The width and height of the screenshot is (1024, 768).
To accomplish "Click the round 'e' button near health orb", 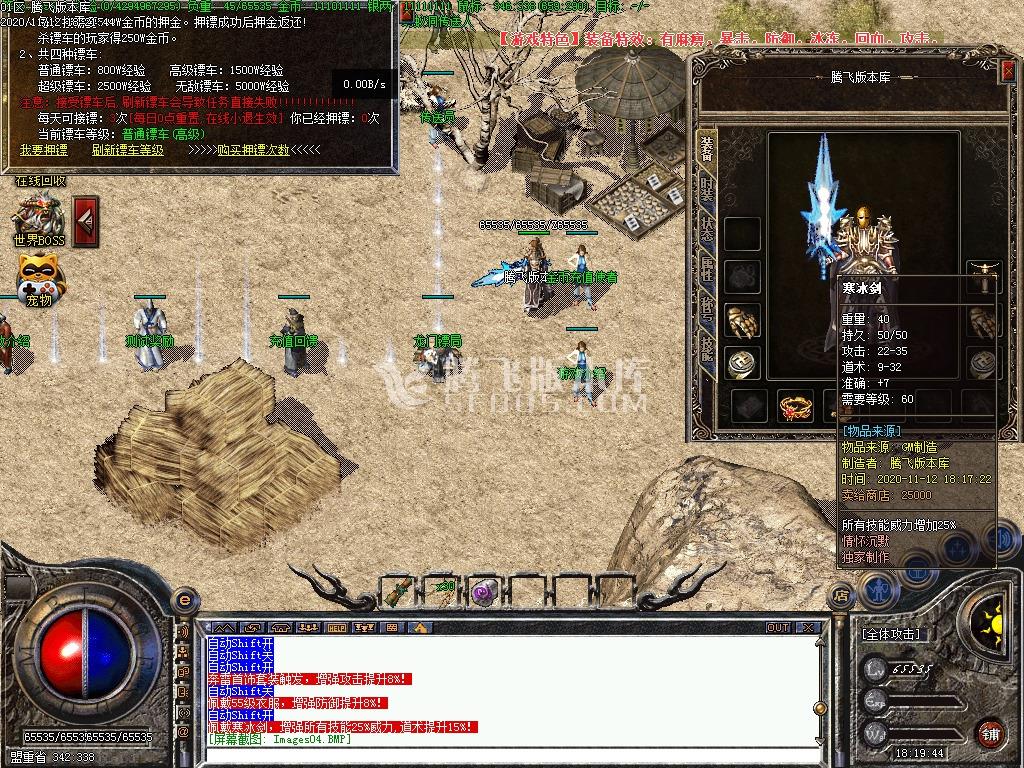I will pos(183,600).
